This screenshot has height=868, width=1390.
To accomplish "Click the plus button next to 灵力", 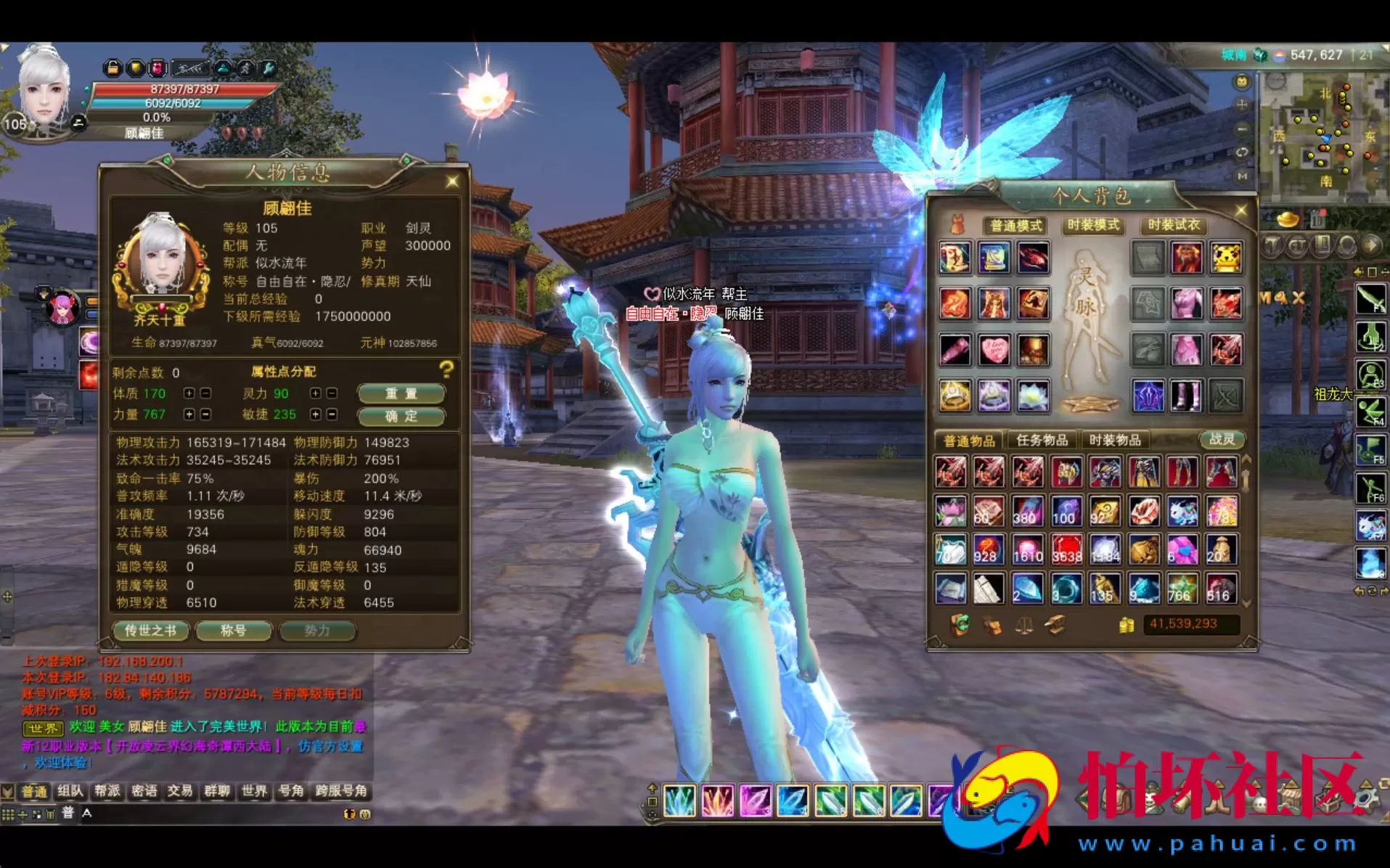I will pos(314,393).
